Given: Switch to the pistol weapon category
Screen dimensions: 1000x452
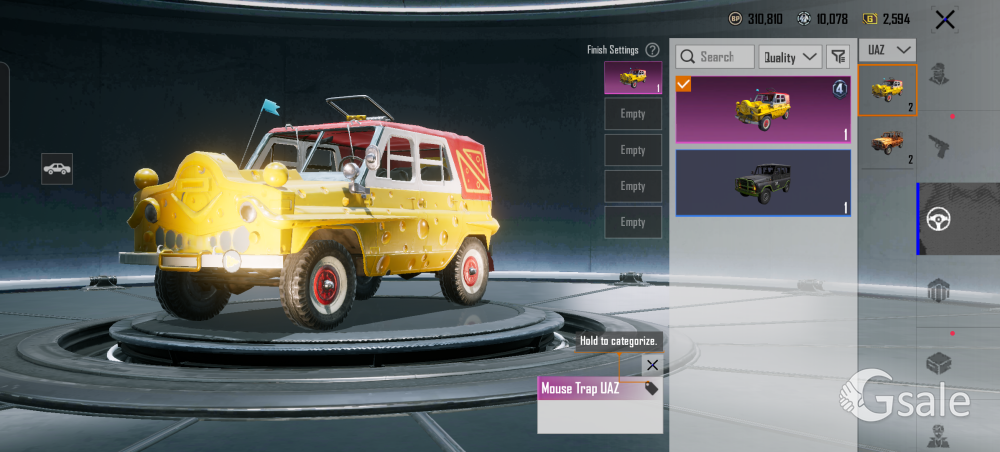Looking at the screenshot, I should click(x=939, y=147).
